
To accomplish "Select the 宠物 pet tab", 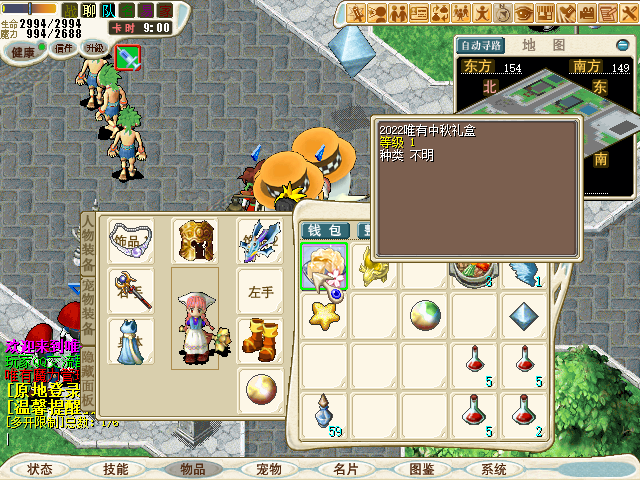I will (x=269, y=468).
